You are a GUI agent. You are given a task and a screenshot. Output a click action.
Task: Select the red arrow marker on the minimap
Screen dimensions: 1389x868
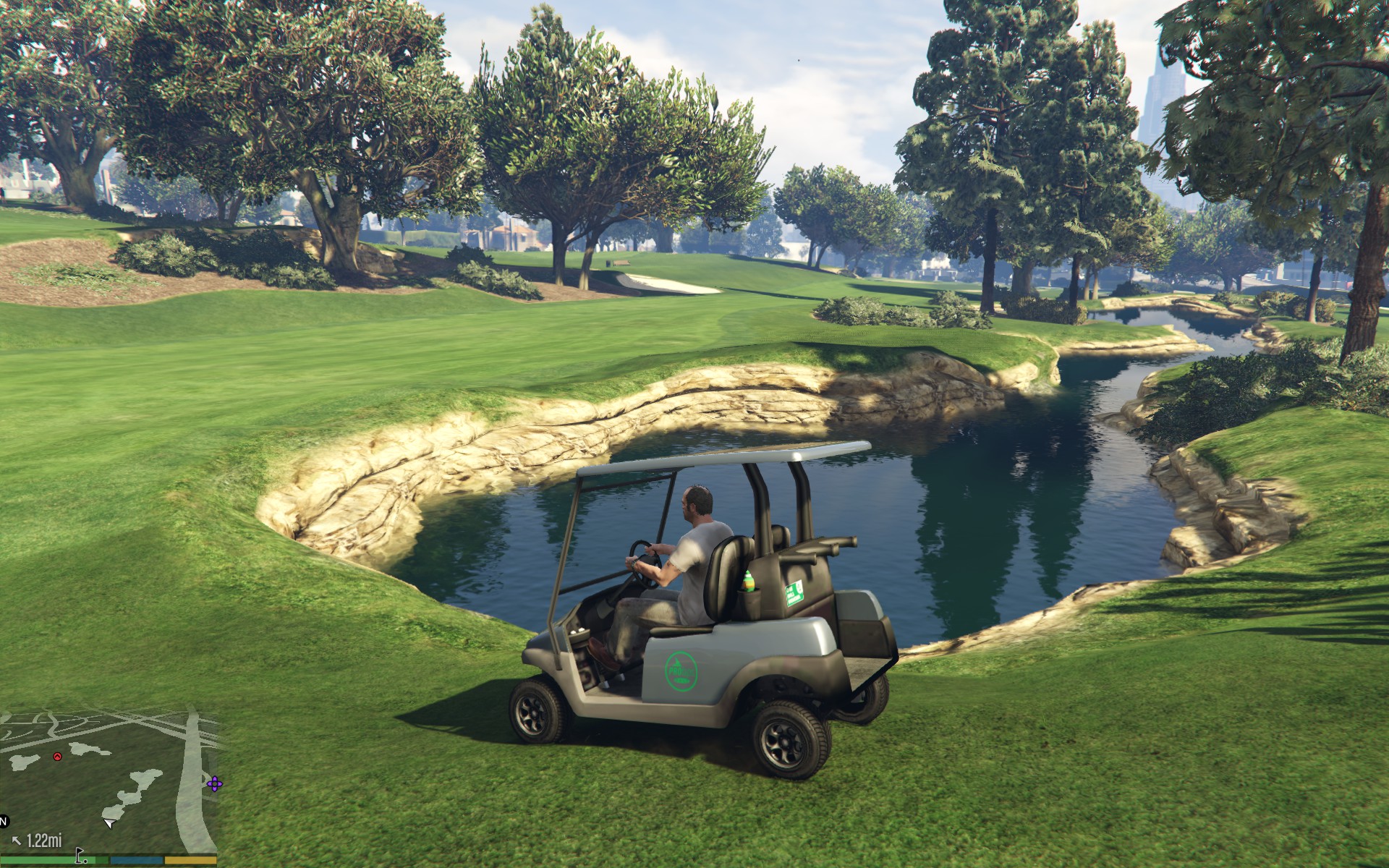tap(57, 757)
